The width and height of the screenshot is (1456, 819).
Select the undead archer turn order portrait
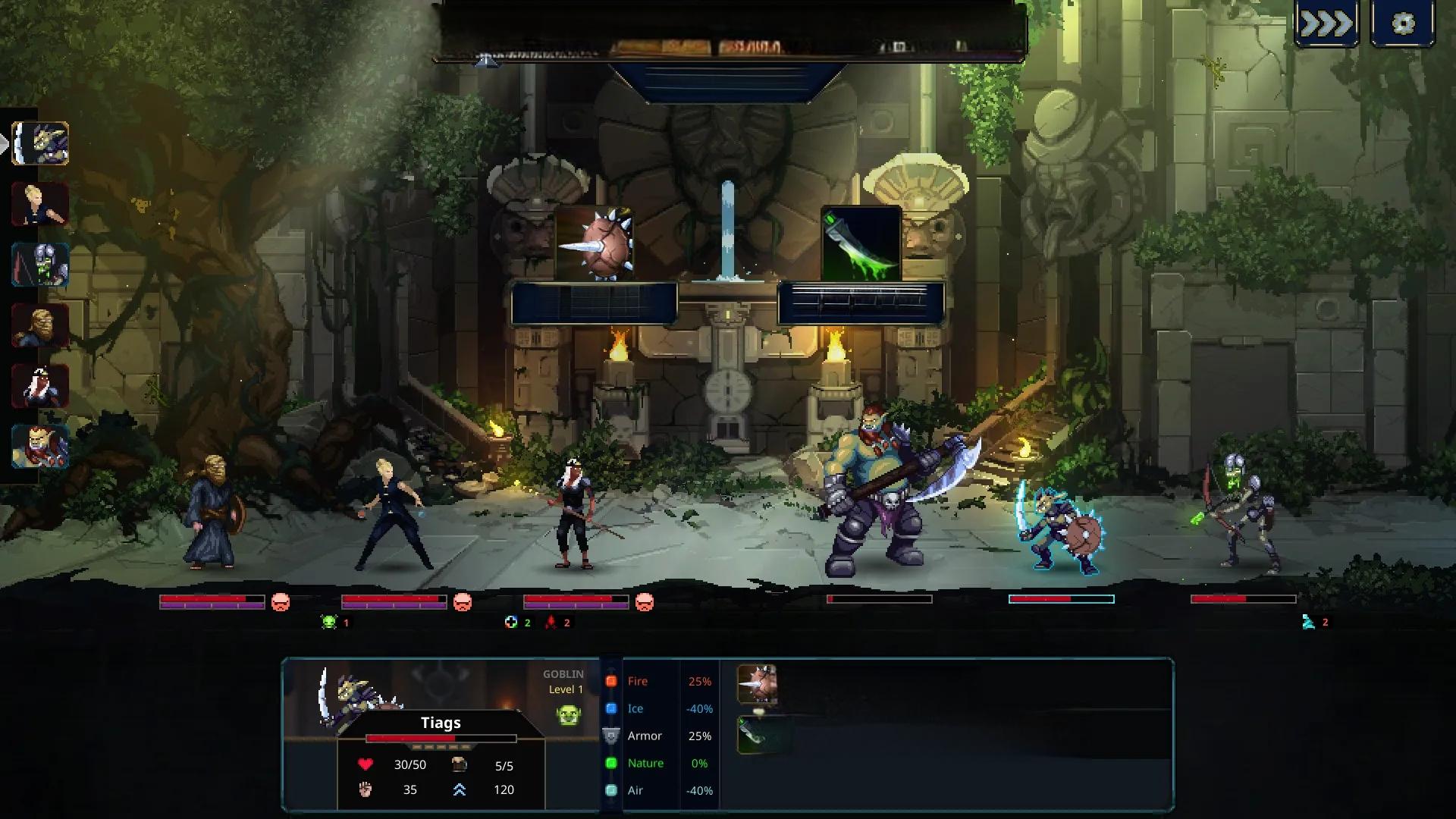pyautogui.click(x=40, y=265)
